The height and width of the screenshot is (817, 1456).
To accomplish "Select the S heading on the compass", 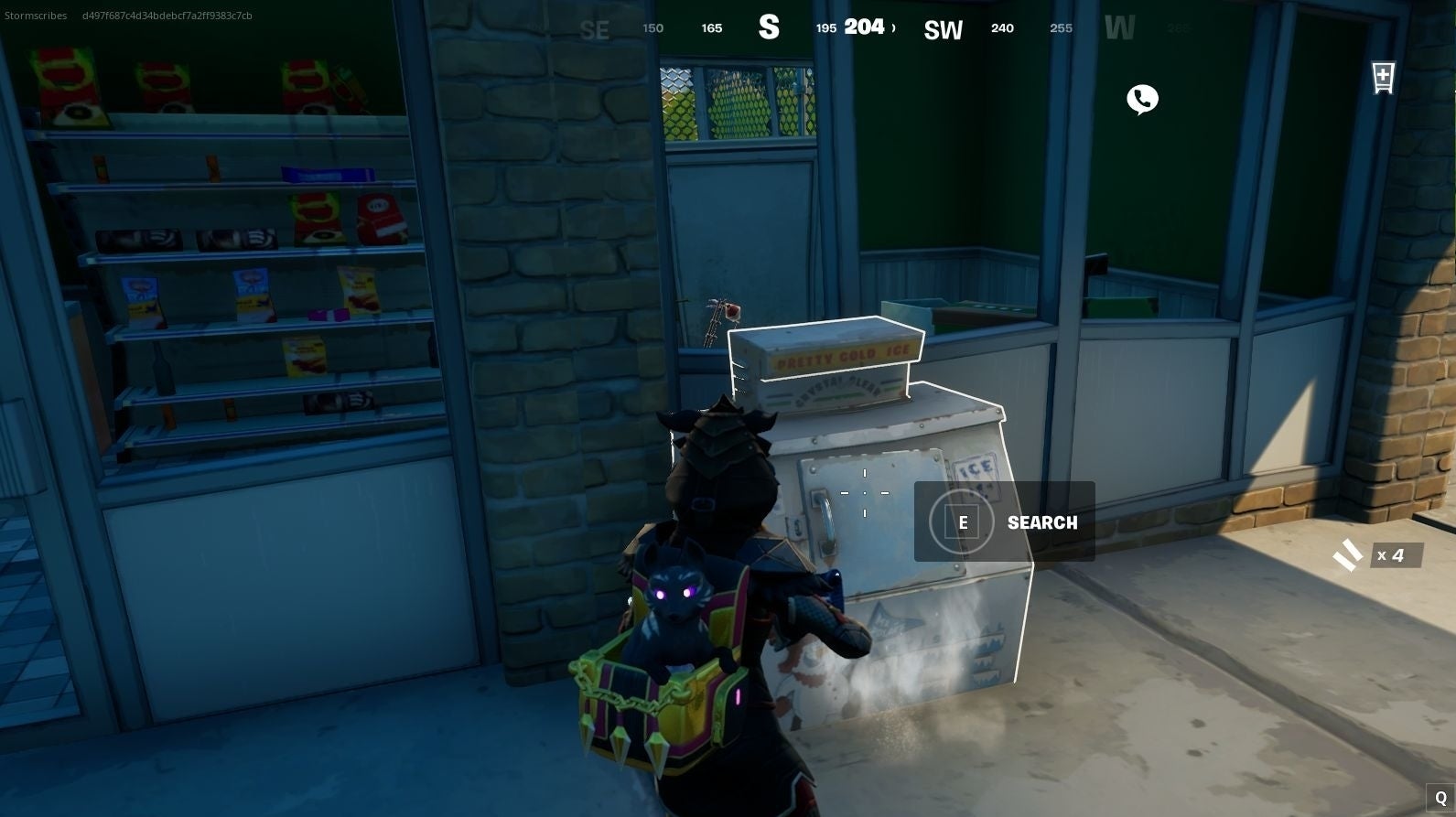I will coord(770,27).
